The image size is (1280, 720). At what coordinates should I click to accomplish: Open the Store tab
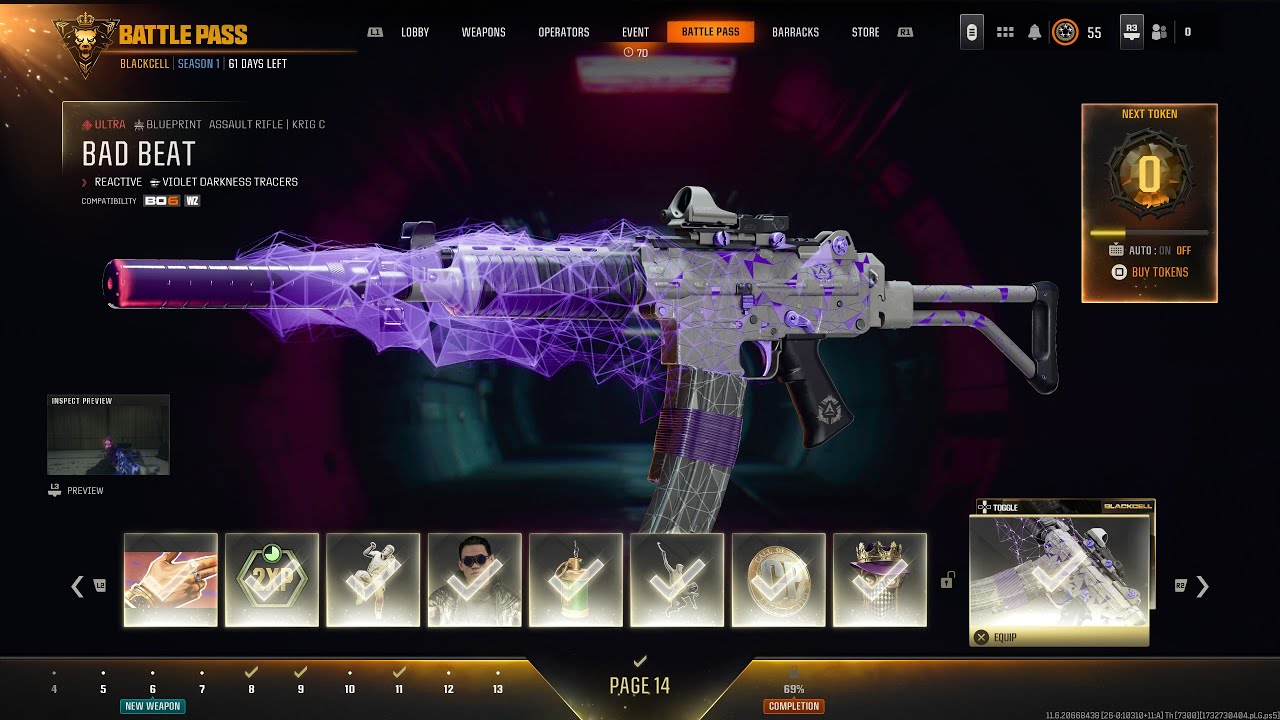[x=865, y=32]
